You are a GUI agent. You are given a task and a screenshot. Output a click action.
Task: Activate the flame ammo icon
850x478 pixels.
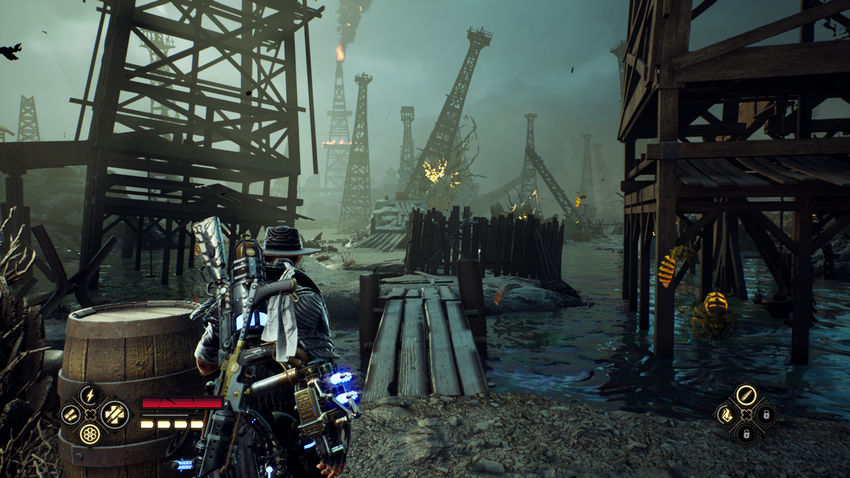(x=726, y=414)
